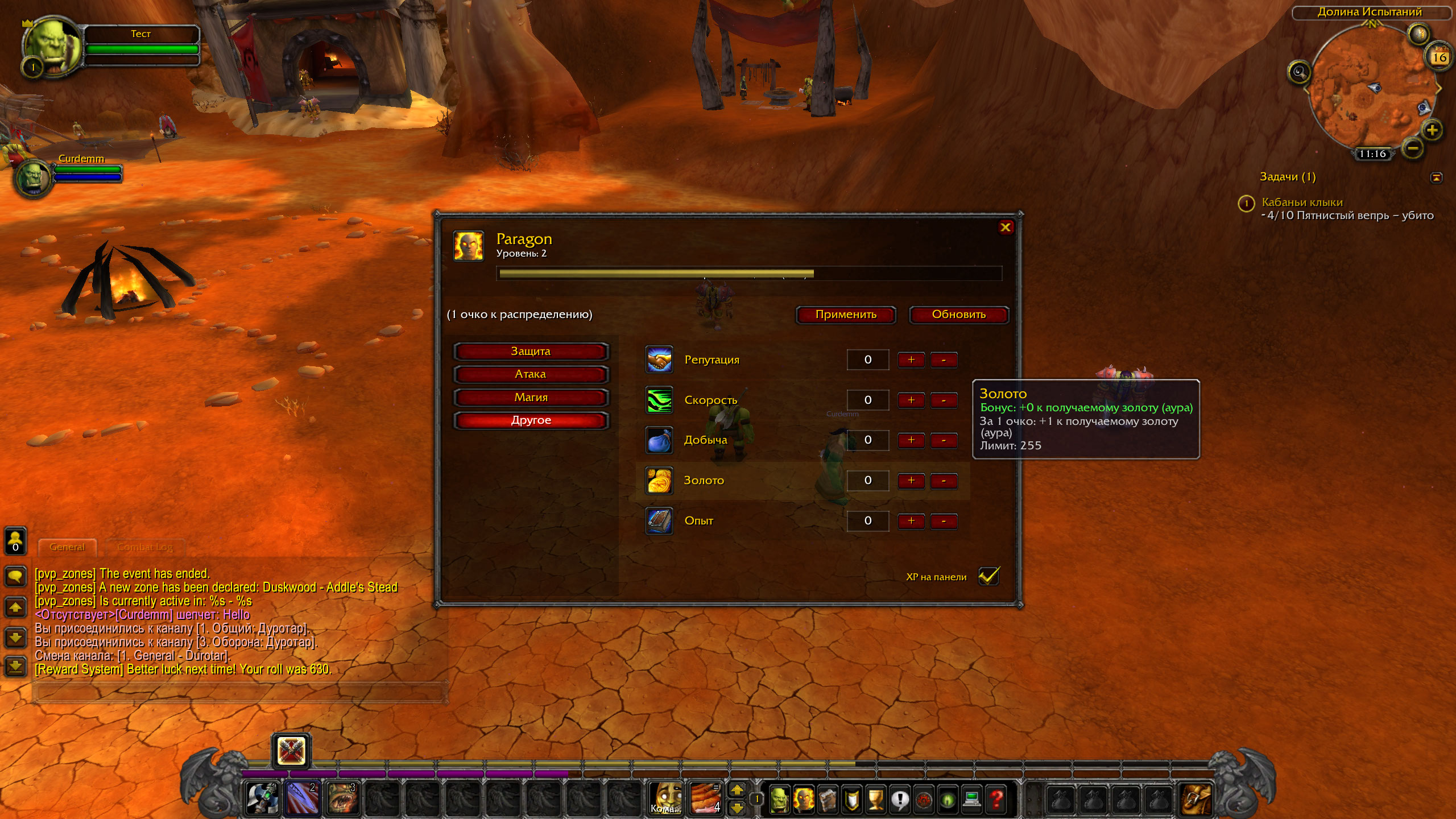Add a point to Репутация
Image resolution: width=1456 pixels, height=819 pixels.
point(911,360)
